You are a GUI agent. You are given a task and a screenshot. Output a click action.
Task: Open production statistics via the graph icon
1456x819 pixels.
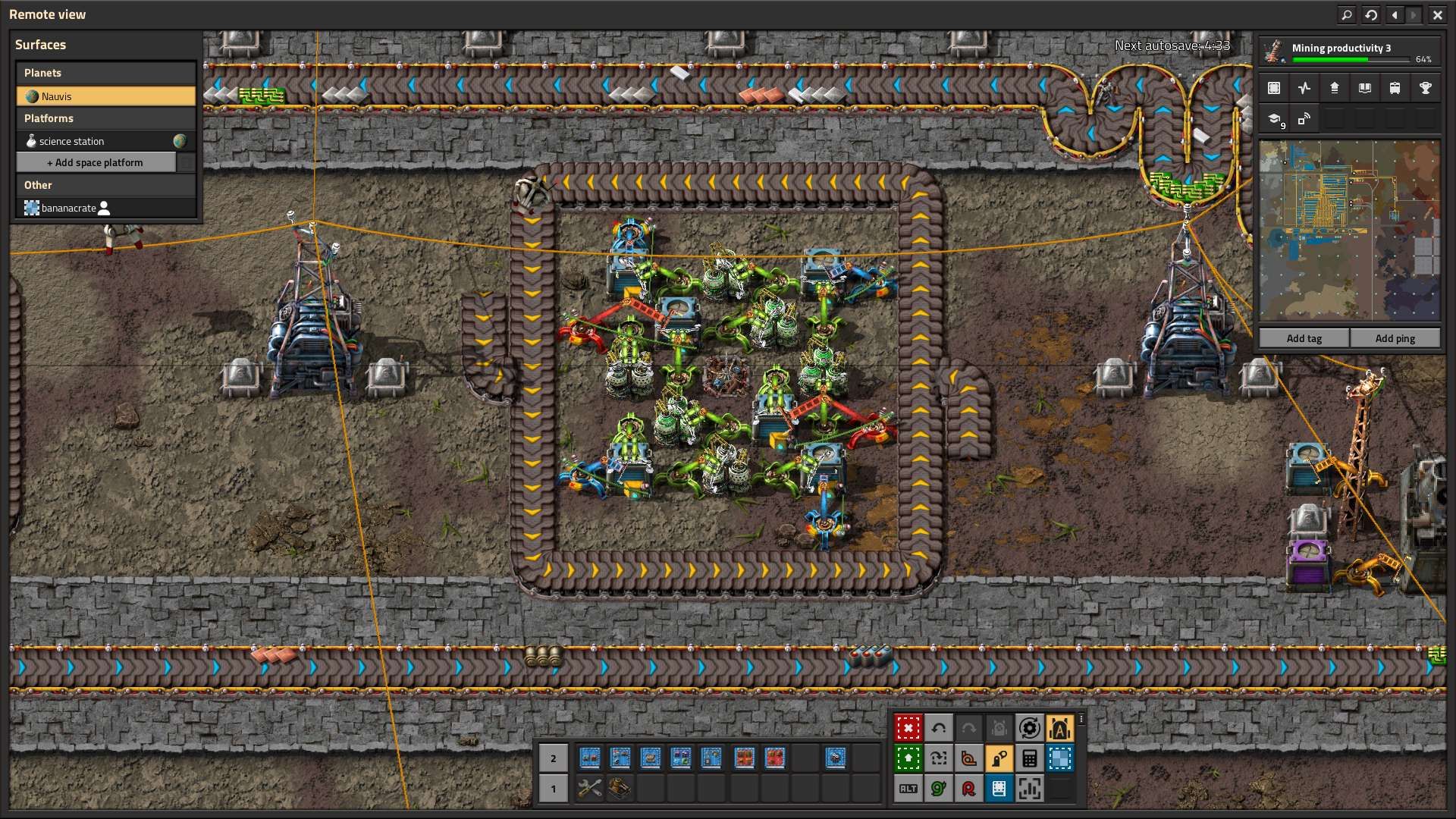(1304, 88)
